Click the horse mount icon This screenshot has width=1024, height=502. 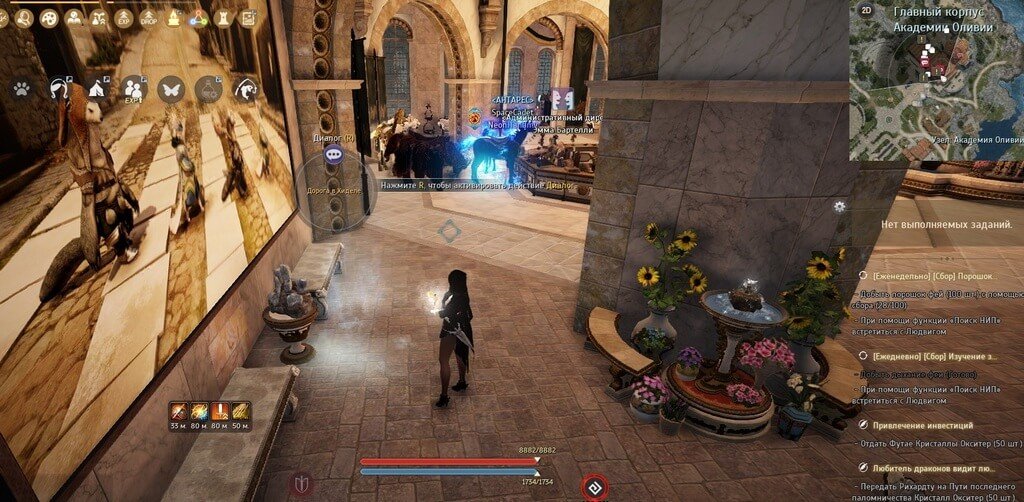click(x=58, y=89)
